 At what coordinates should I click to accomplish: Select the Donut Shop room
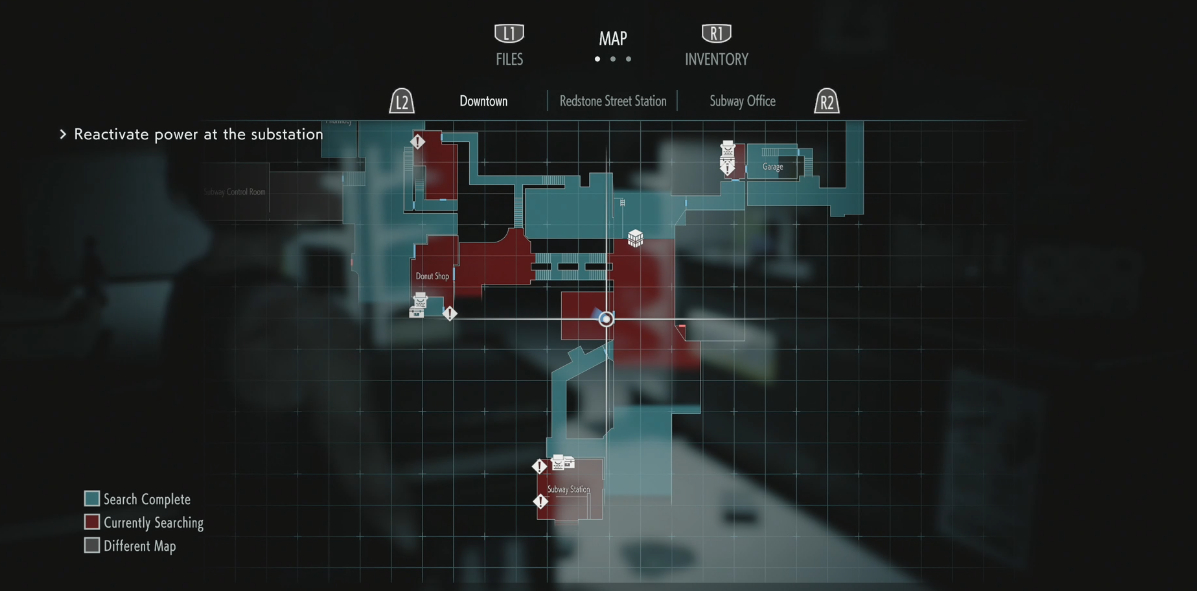432,276
